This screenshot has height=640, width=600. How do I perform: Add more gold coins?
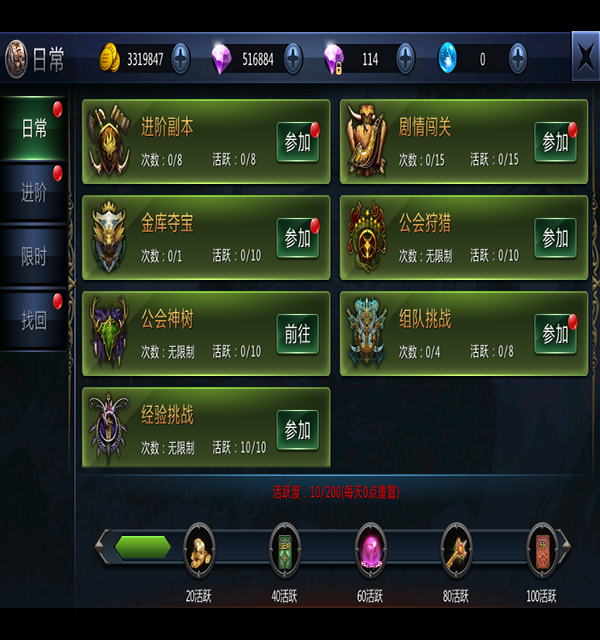180,59
